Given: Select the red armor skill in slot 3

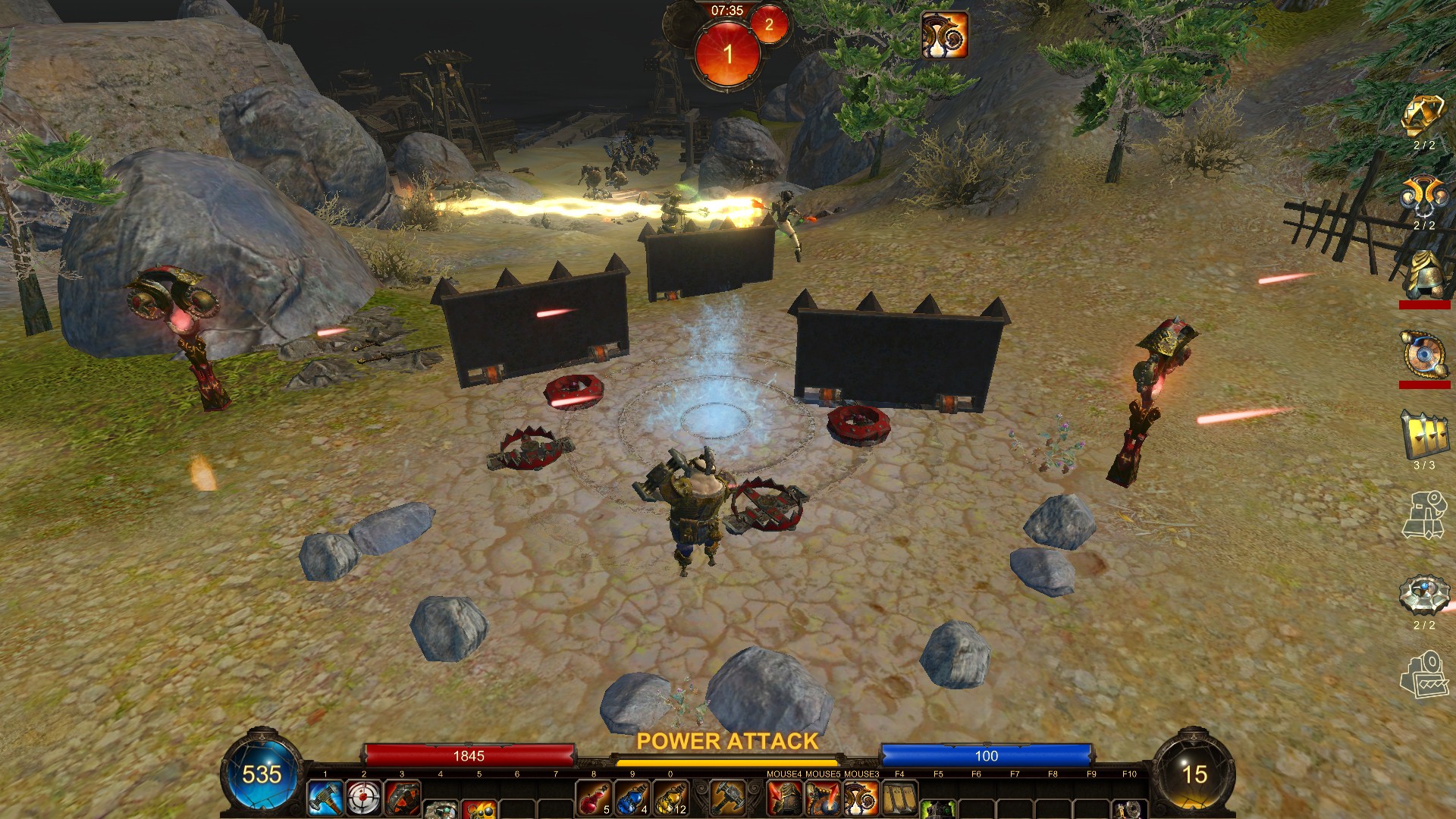Looking at the screenshot, I should [x=403, y=798].
